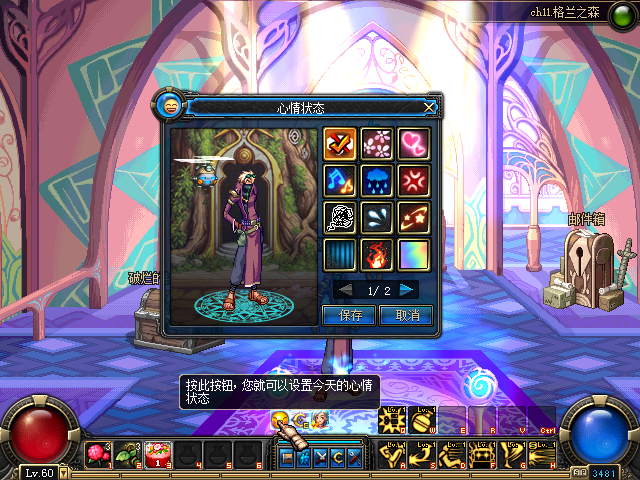Select the shooting star mood icon
The height and width of the screenshot is (480, 640).
pos(414,218)
